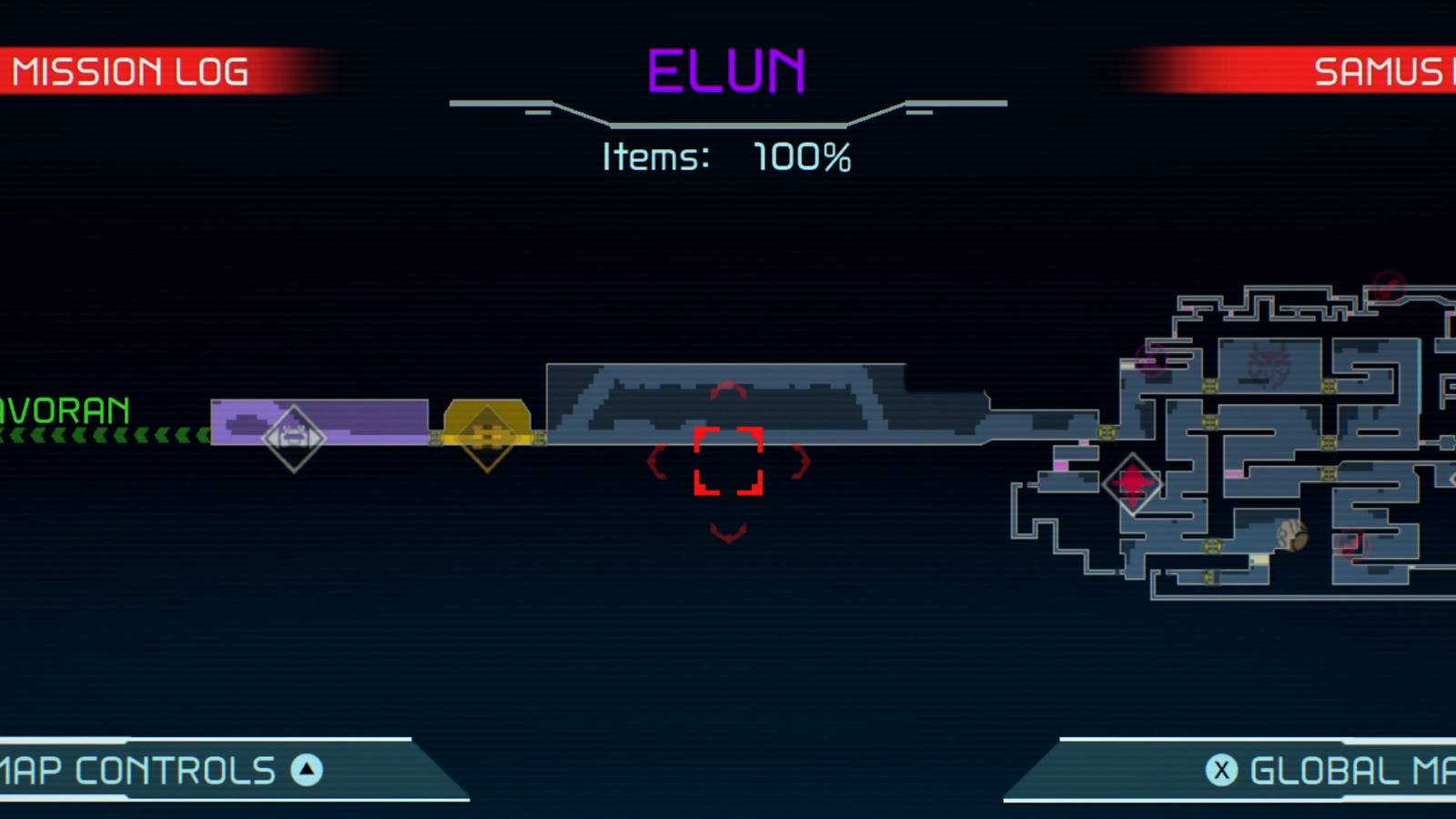
Task: Click the ELUN title text
Action: [725, 68]
